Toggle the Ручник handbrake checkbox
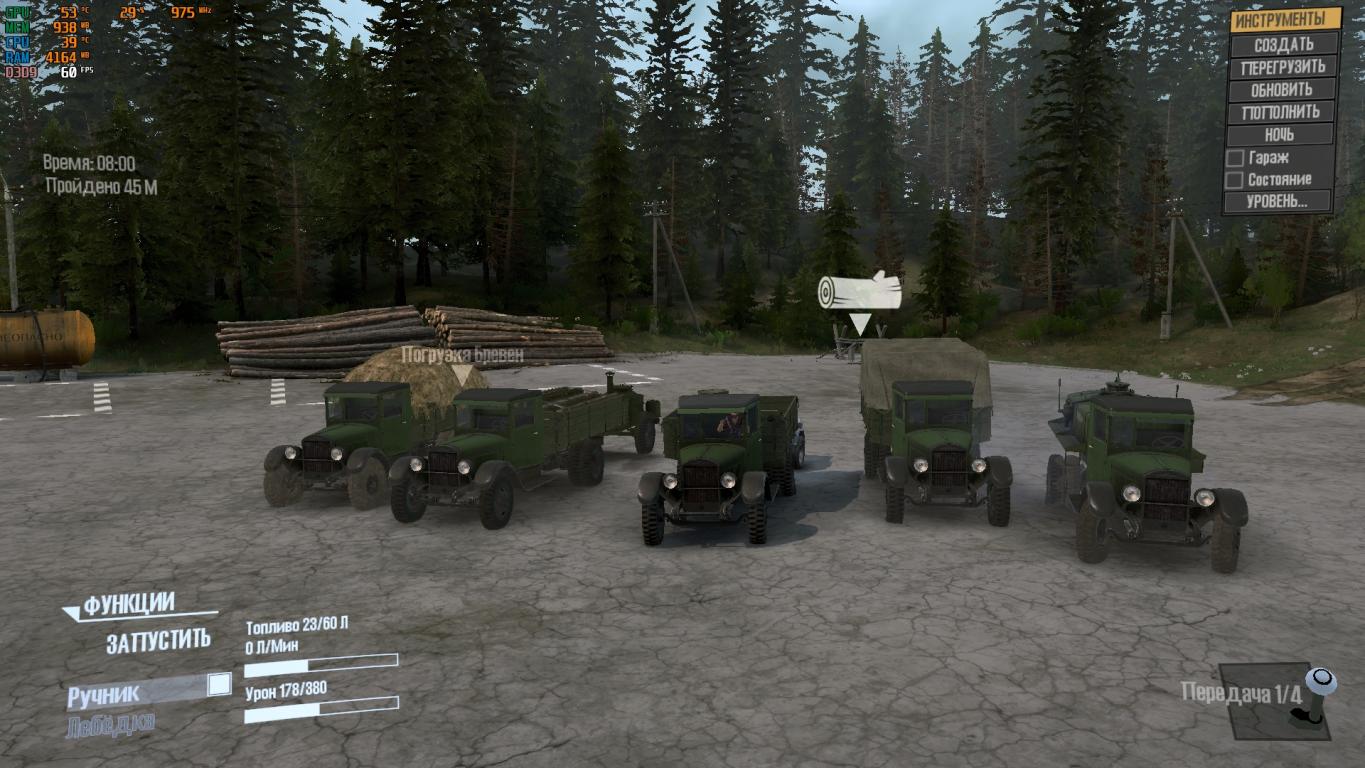The height and width of the screenshot is (768, 1365). pyautogui.click(x=219, y=685)
